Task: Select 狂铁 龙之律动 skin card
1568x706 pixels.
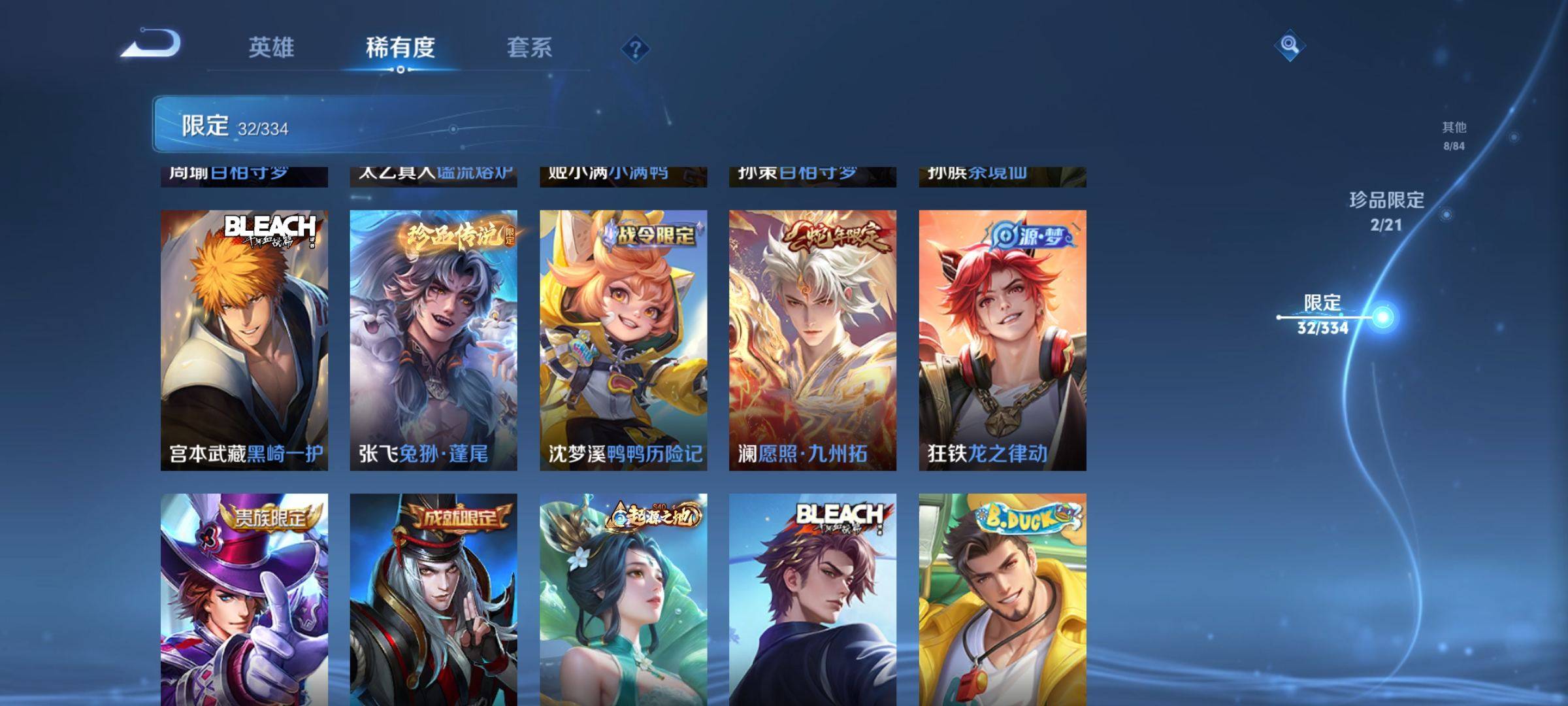Action: coord(1002,340)
